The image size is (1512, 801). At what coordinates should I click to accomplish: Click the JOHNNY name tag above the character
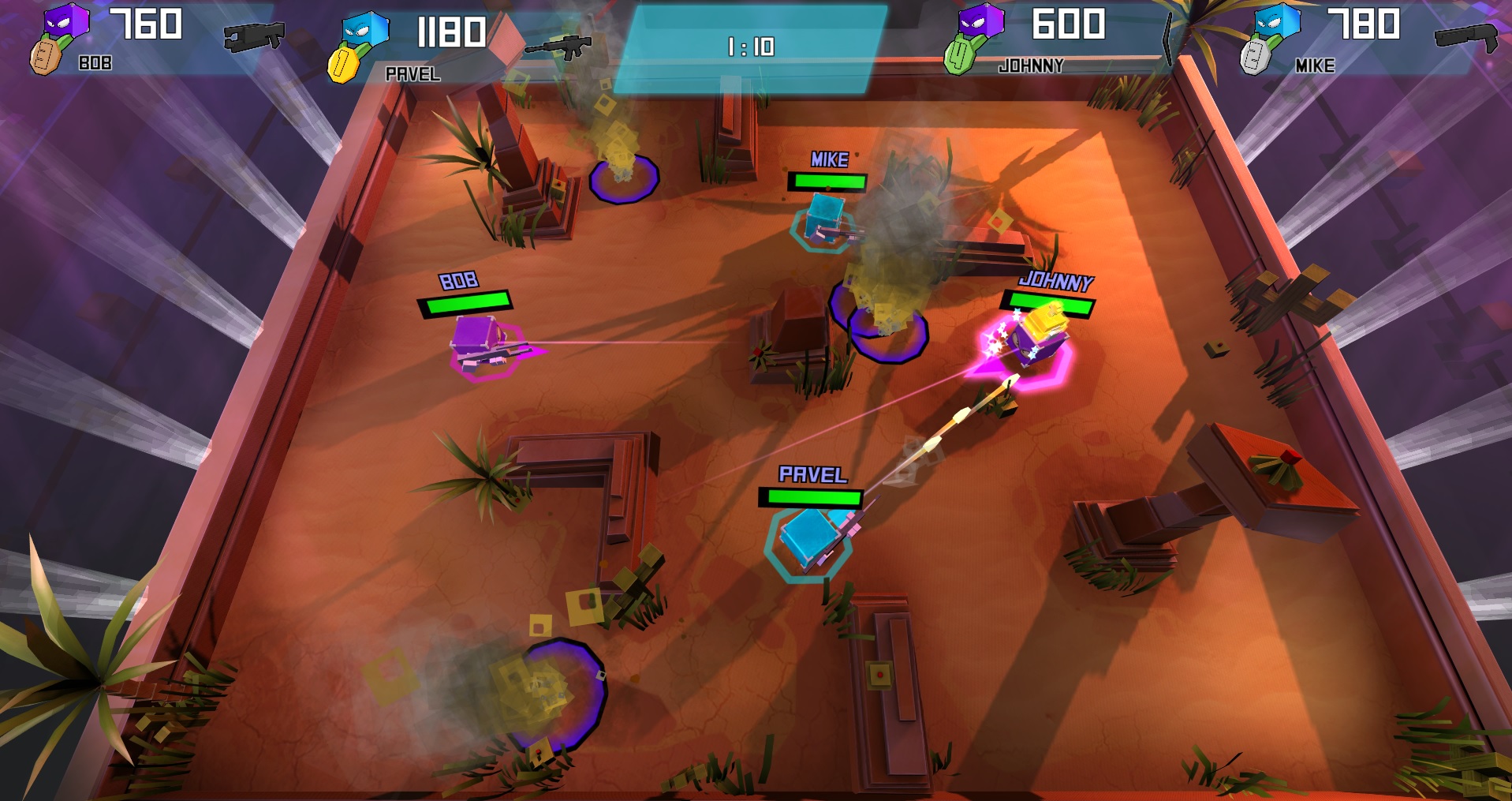[x=1057, y=279]
